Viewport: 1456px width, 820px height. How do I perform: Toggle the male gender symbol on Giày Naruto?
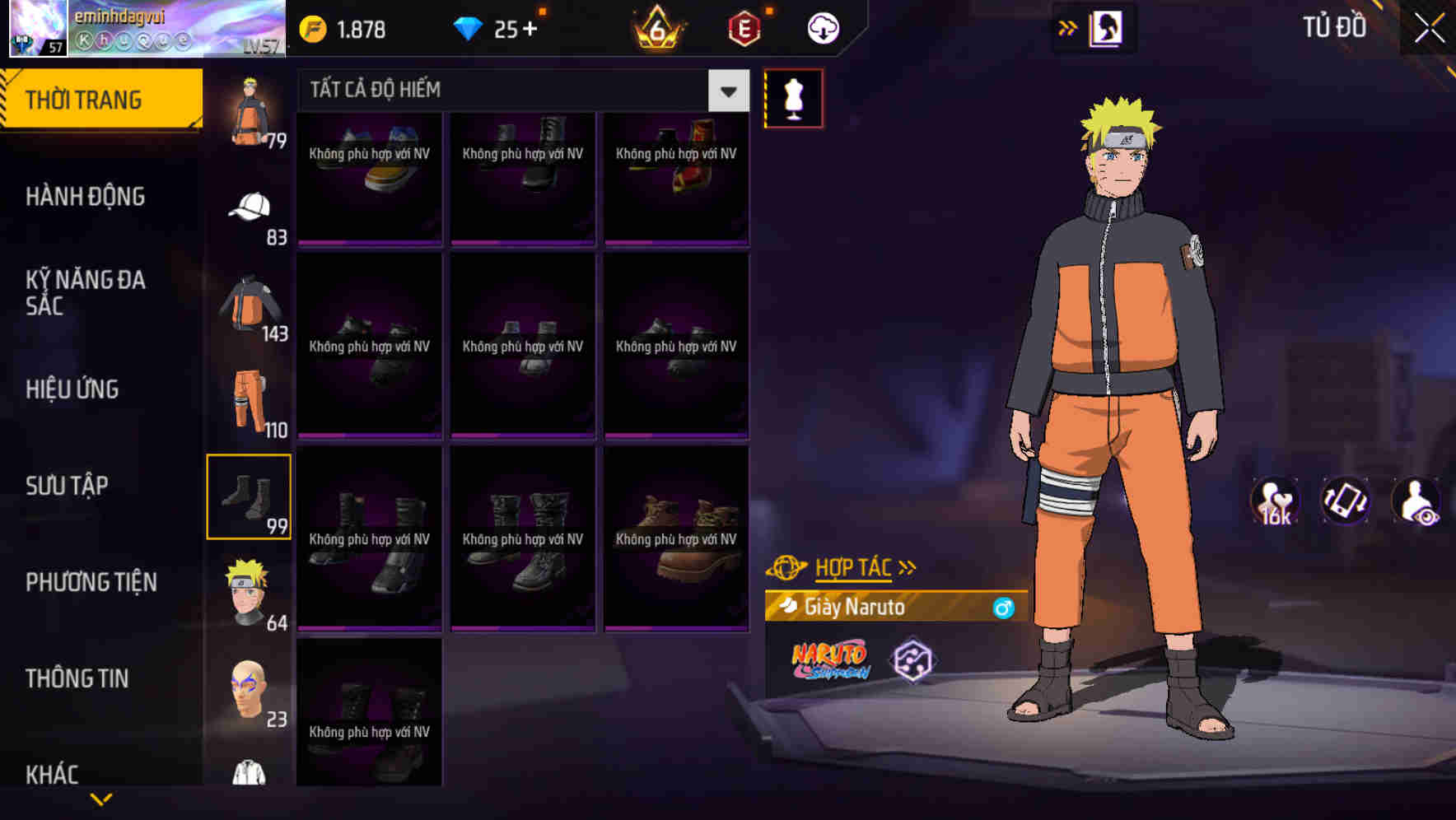[1005, 608]
